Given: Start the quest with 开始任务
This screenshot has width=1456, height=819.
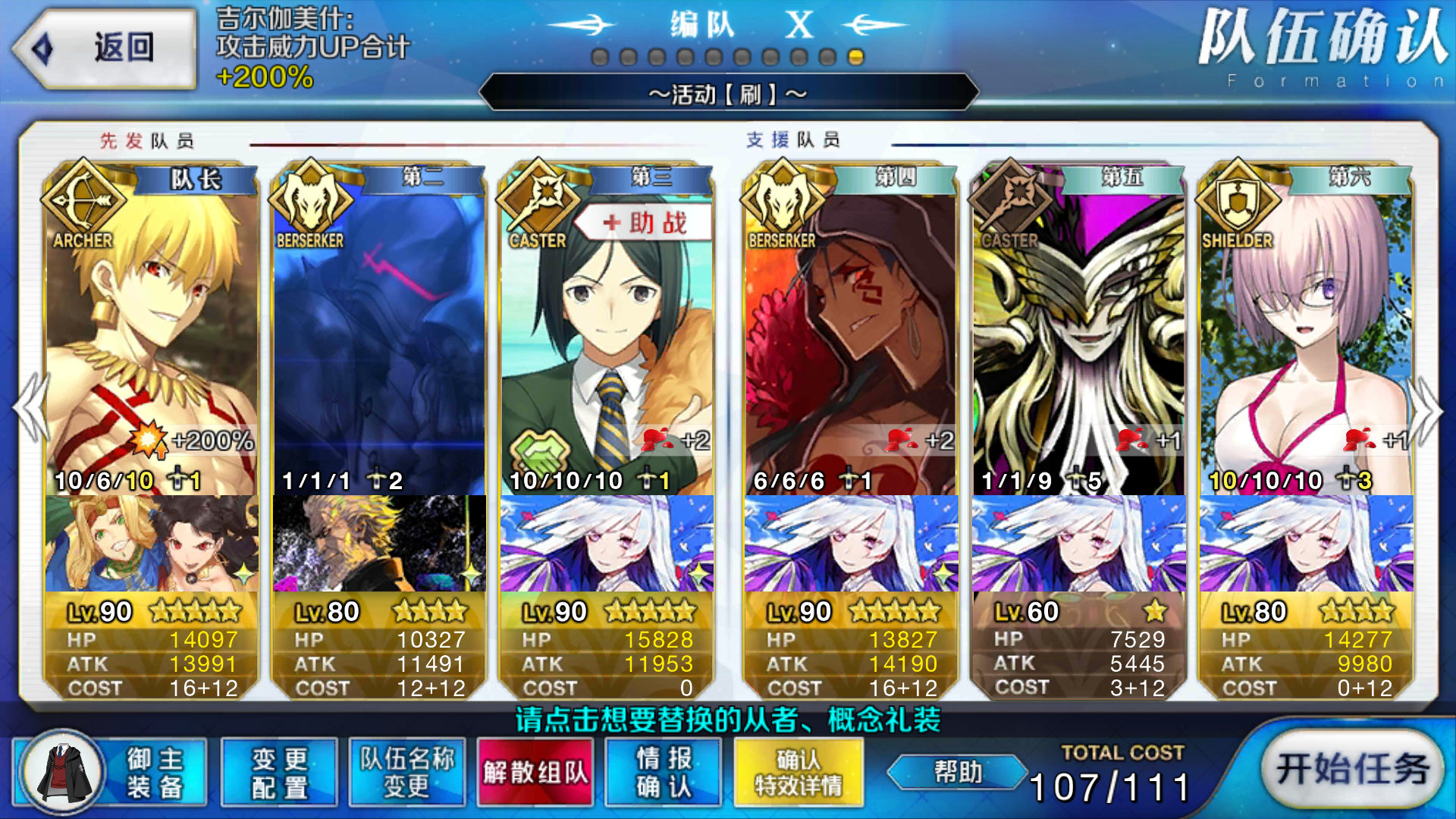Looking at the screenshot, I should click(x=1352, y=770).
